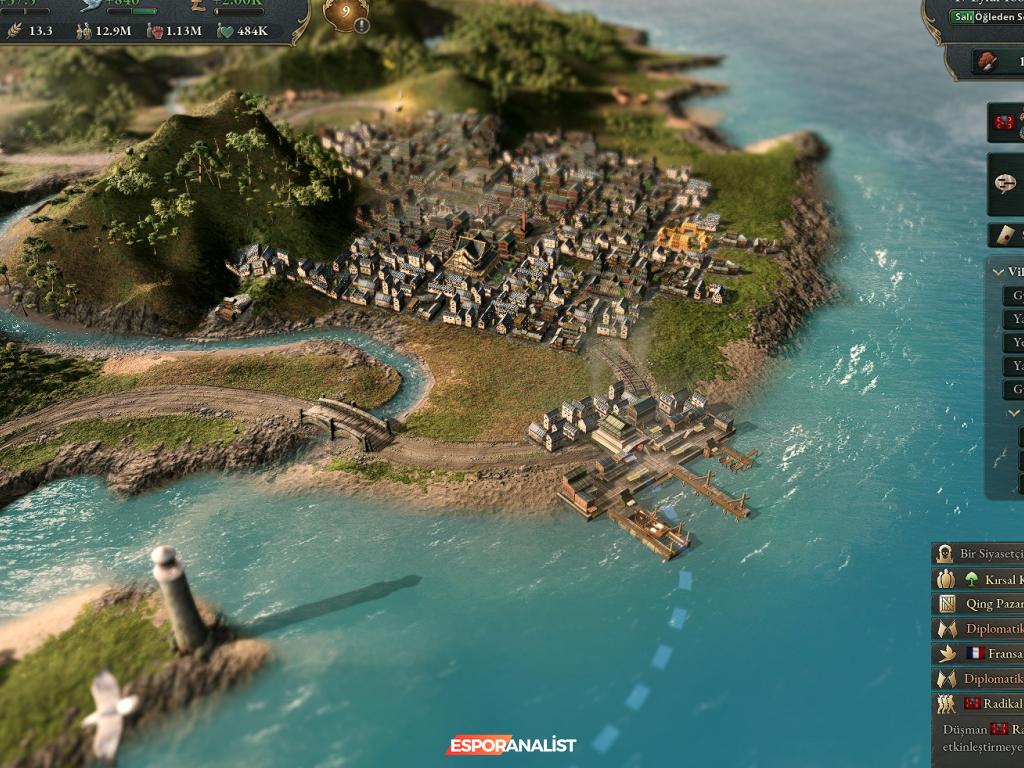1024x768 pixels.
Task: Open the speech-bubbles panel button
Action: 1005,184
